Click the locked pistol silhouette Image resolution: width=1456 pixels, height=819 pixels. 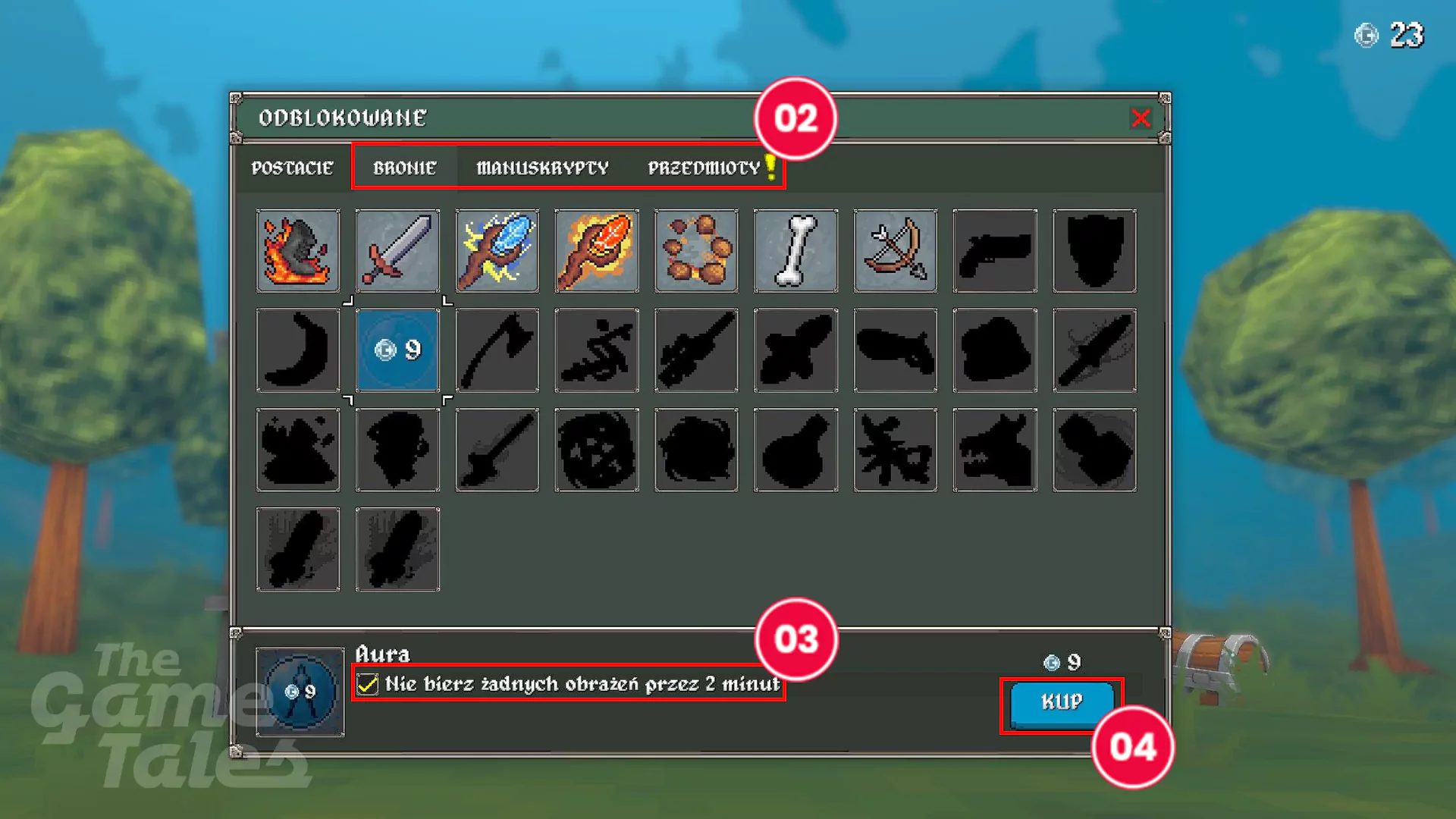(995, 251)
